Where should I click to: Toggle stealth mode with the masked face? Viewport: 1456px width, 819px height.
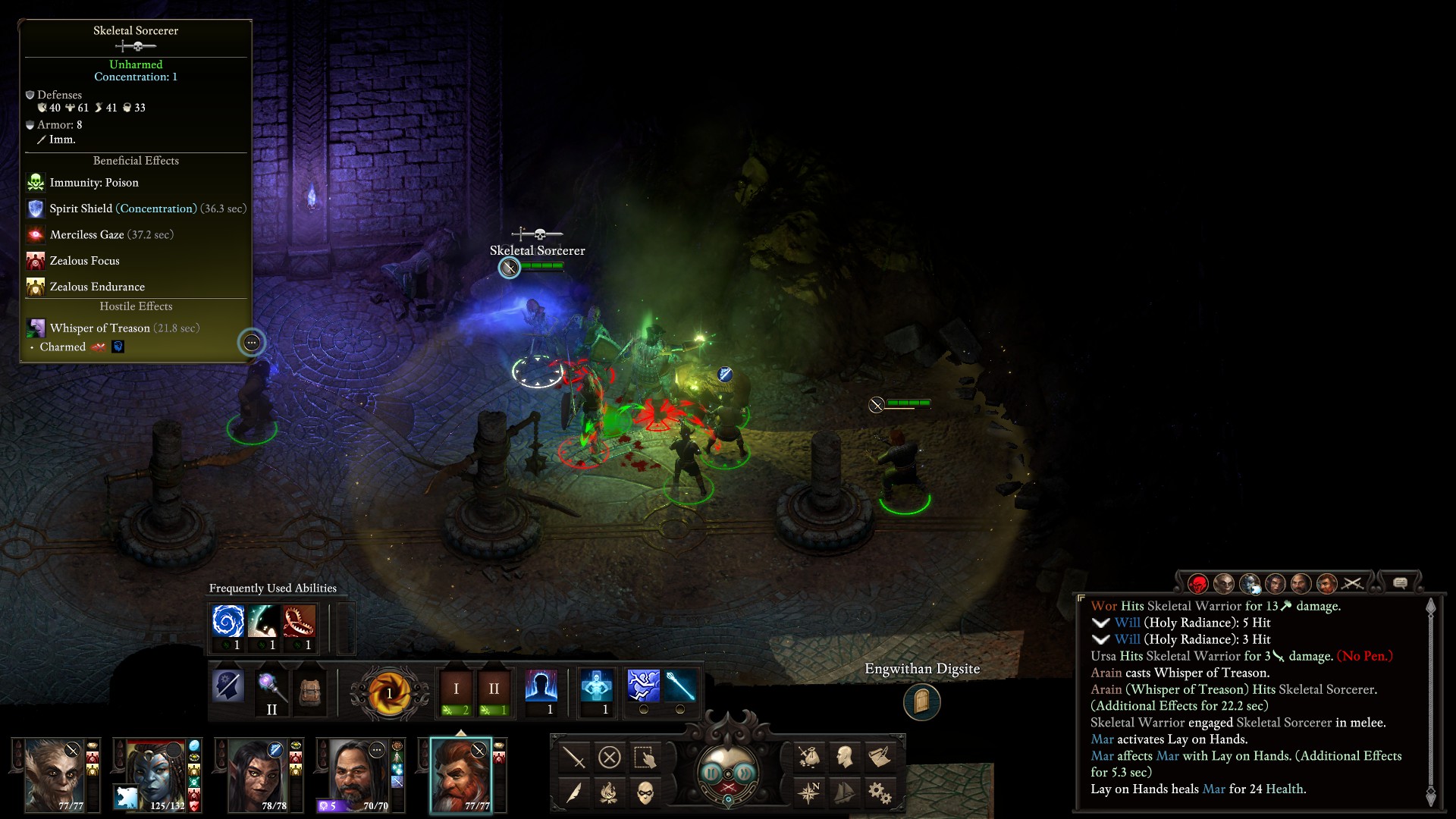tap(645, 793)
